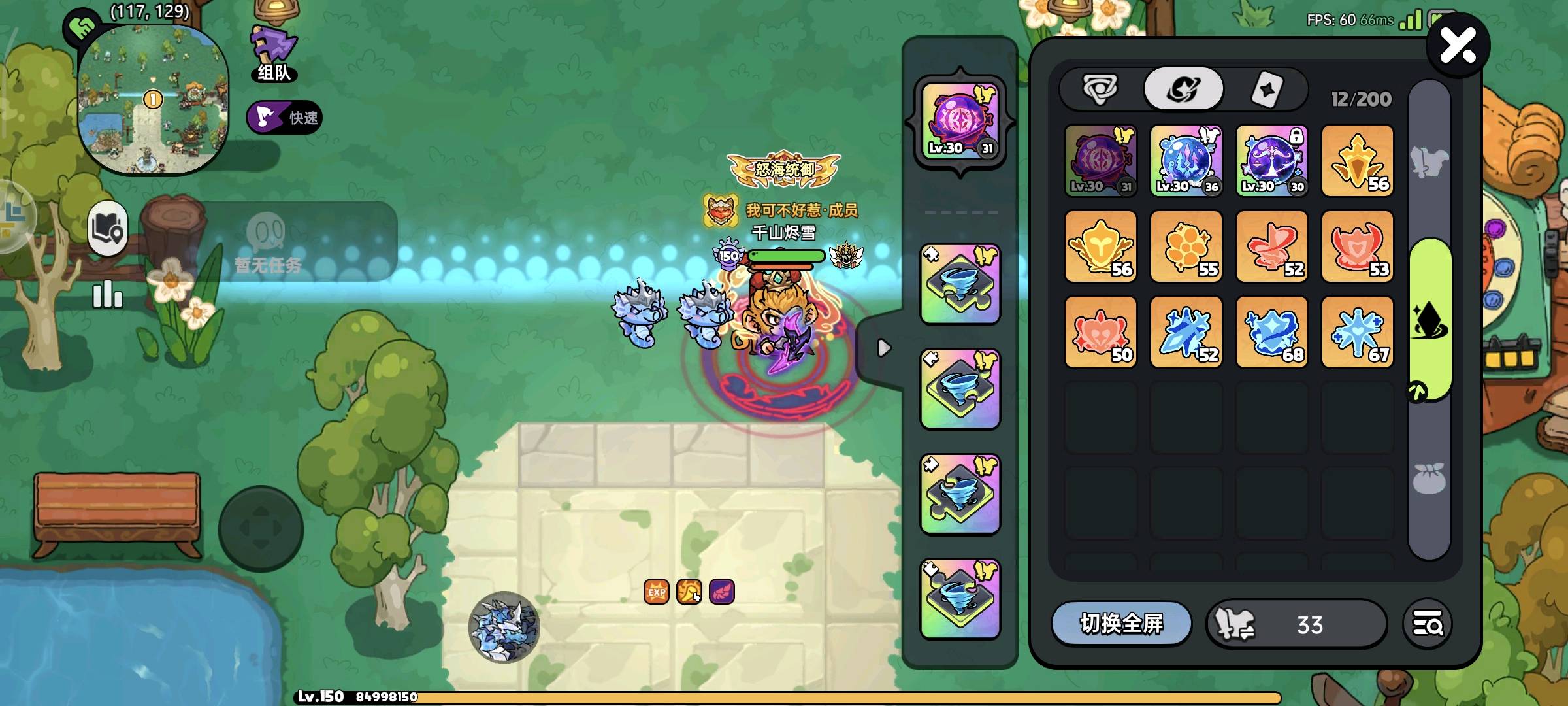Close the inventory panel
1568x706 pixels.
pos(1458,46)
